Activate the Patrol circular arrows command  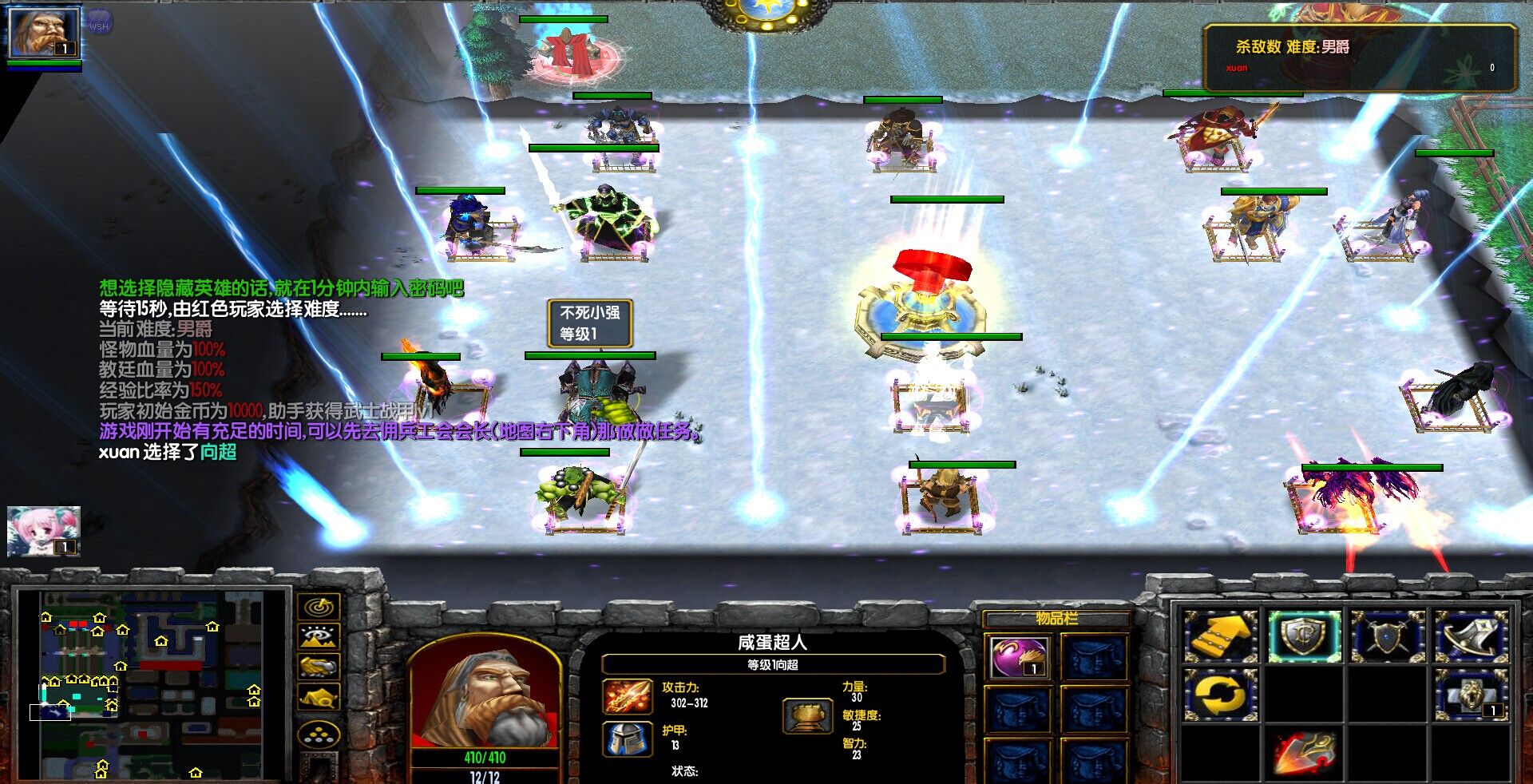[1220, 695]
